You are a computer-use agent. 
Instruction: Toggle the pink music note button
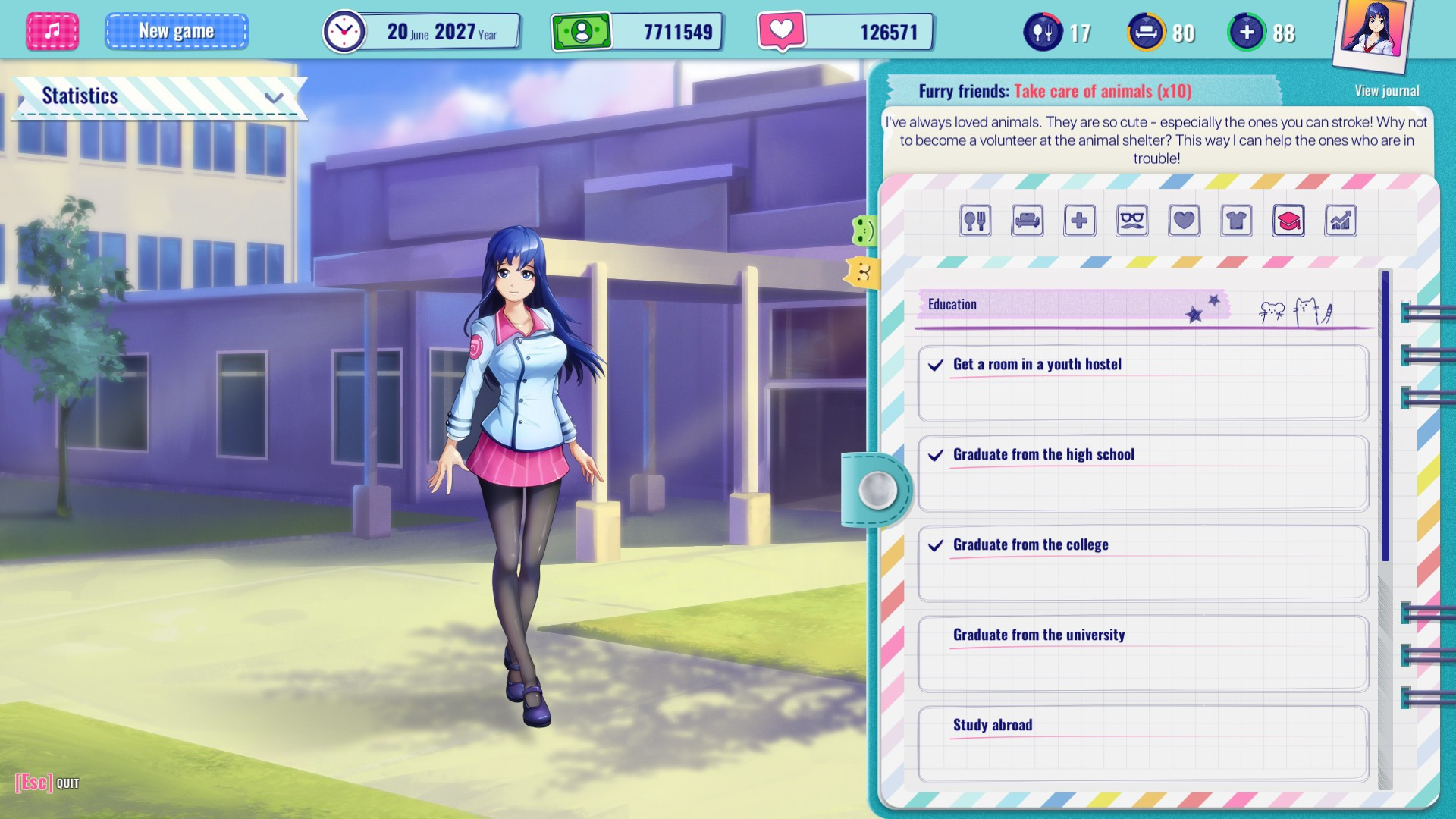tap(52, 32)
